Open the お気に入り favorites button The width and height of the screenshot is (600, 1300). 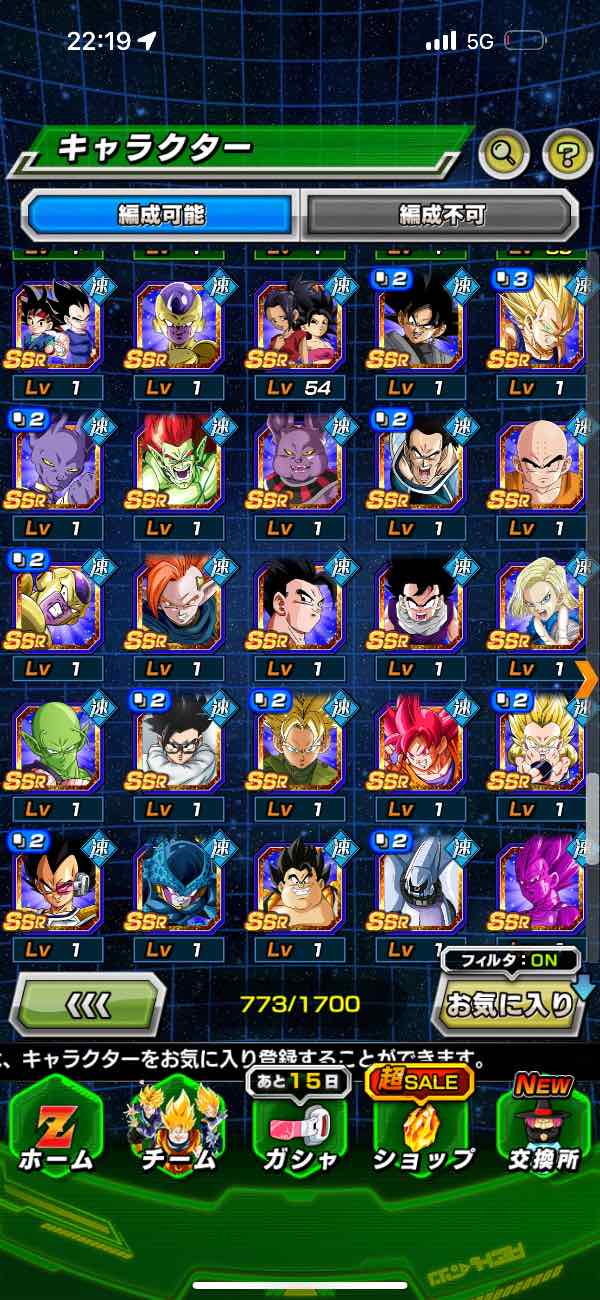508,1004
